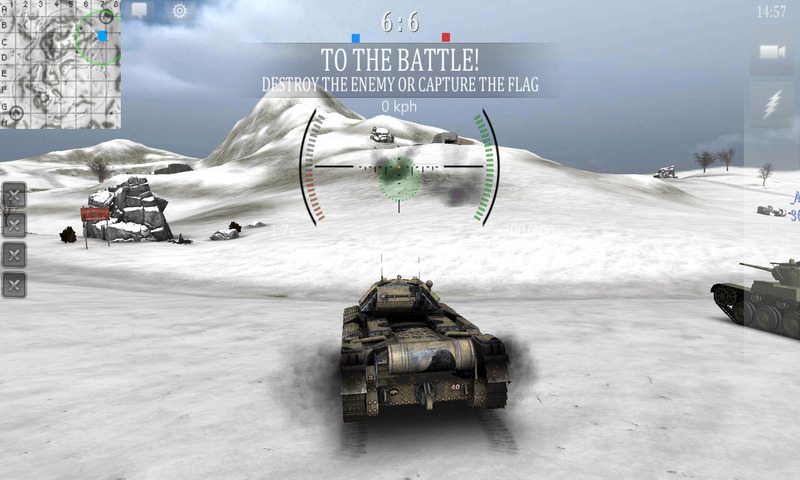800x480 pixels.
Task: Activate the lightning bolt boost
Action: pyautogui.click(x=772, y=106)
